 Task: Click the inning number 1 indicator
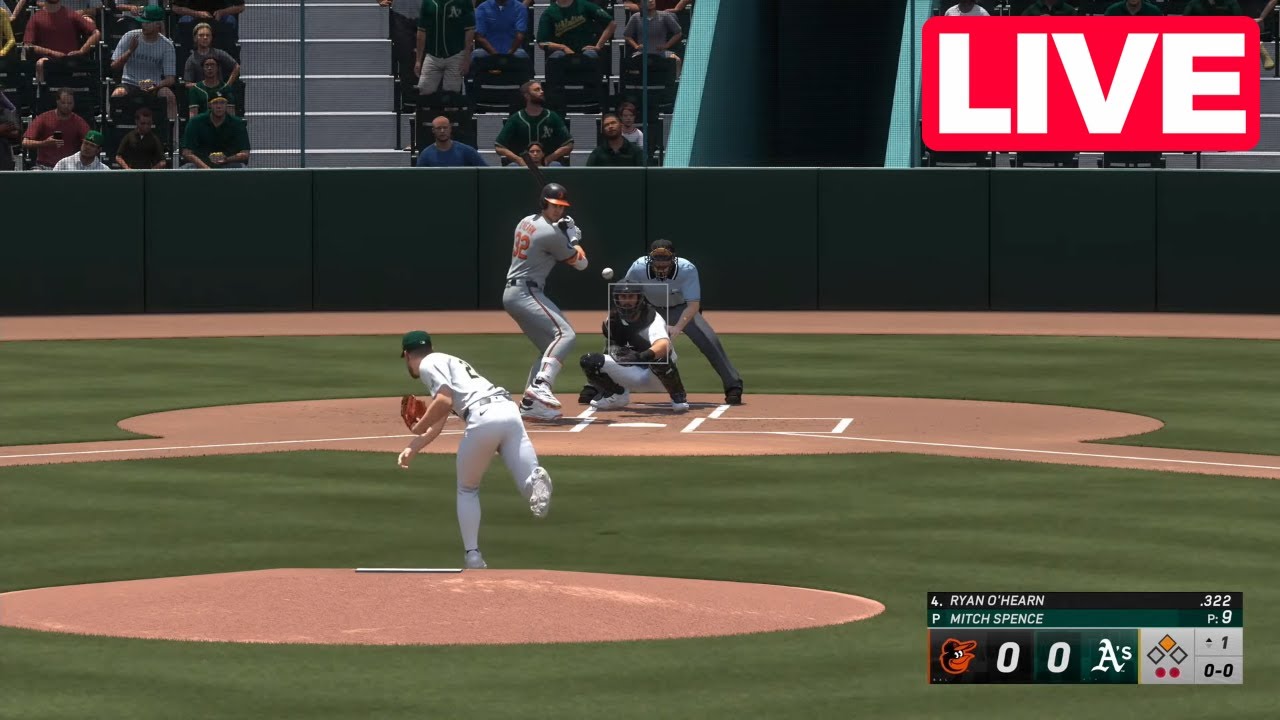coord(1226,643)
